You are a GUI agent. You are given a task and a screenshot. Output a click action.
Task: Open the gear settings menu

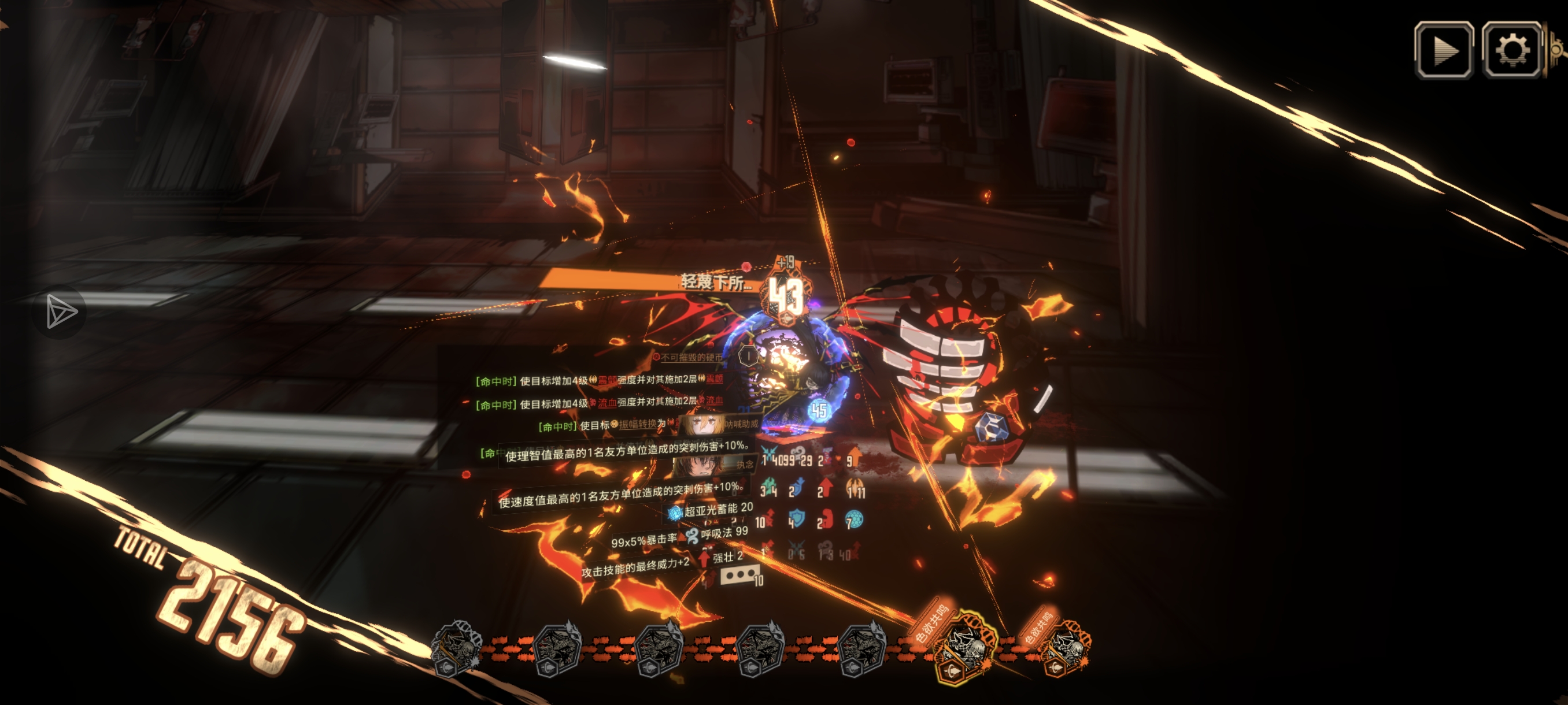(1511, 50)
